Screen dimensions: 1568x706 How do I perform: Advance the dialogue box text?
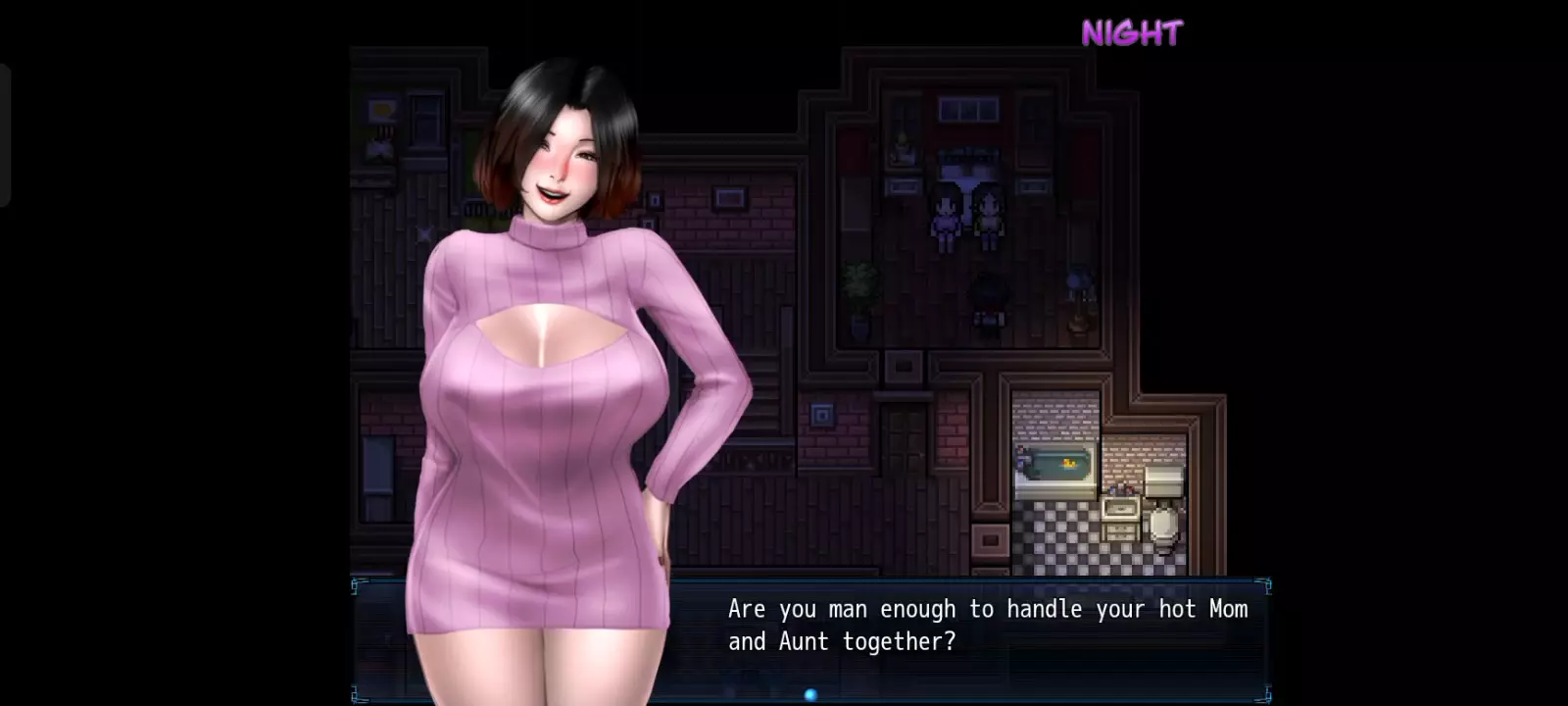point(985,626)
